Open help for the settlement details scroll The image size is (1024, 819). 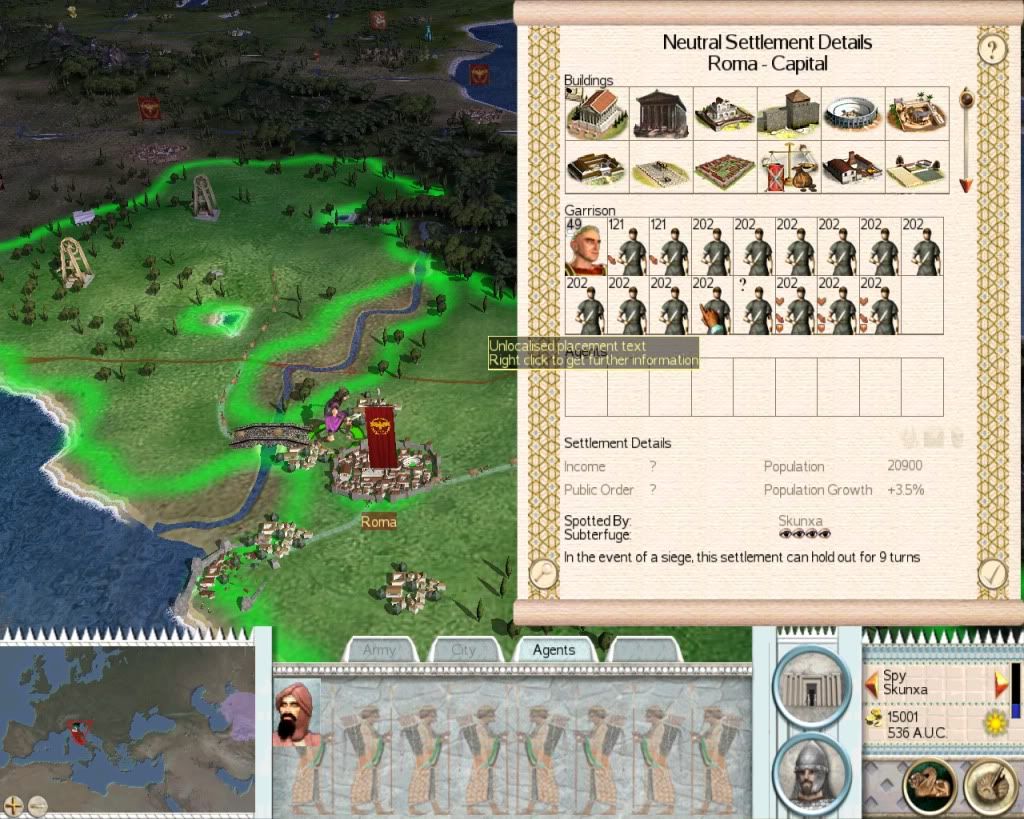tap(991, 49)
